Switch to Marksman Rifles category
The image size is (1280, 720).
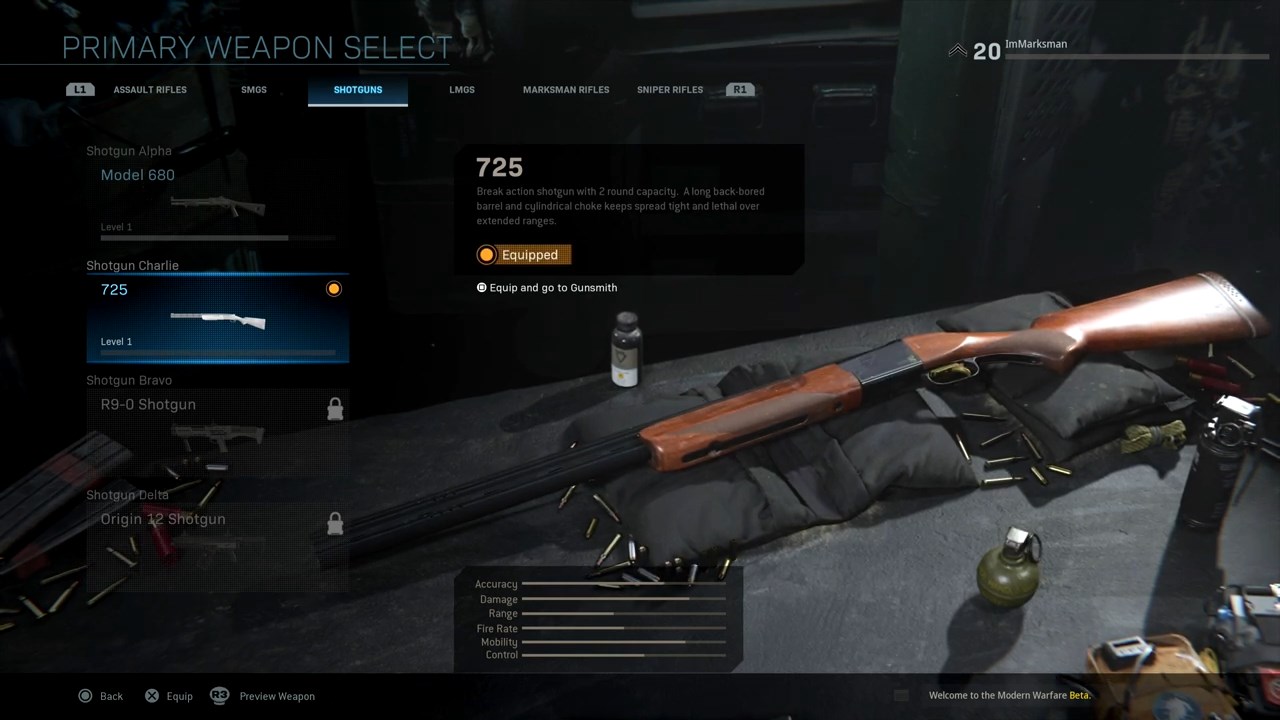pos(566,90)
